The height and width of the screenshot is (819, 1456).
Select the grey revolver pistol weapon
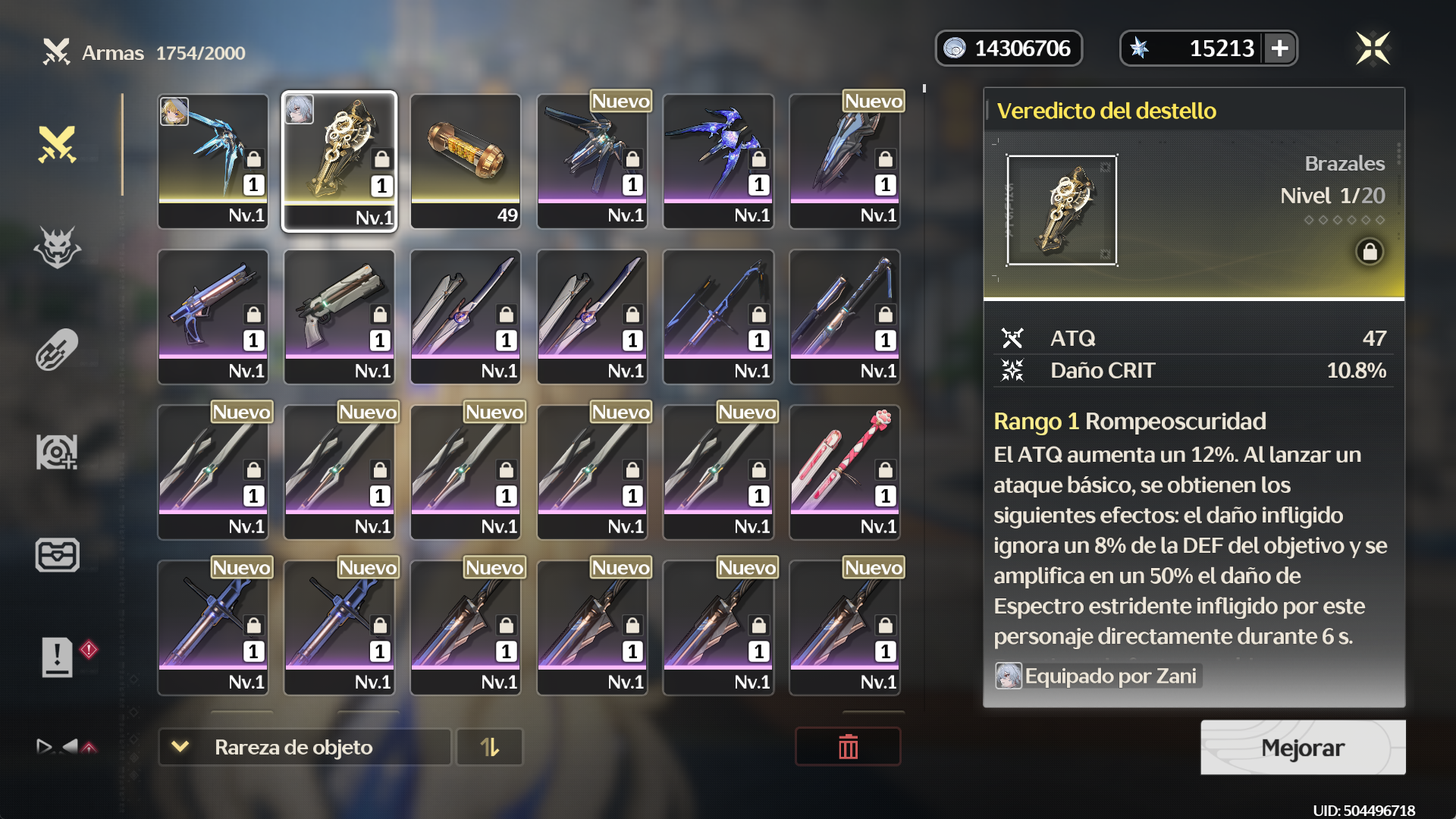(339, 316)
